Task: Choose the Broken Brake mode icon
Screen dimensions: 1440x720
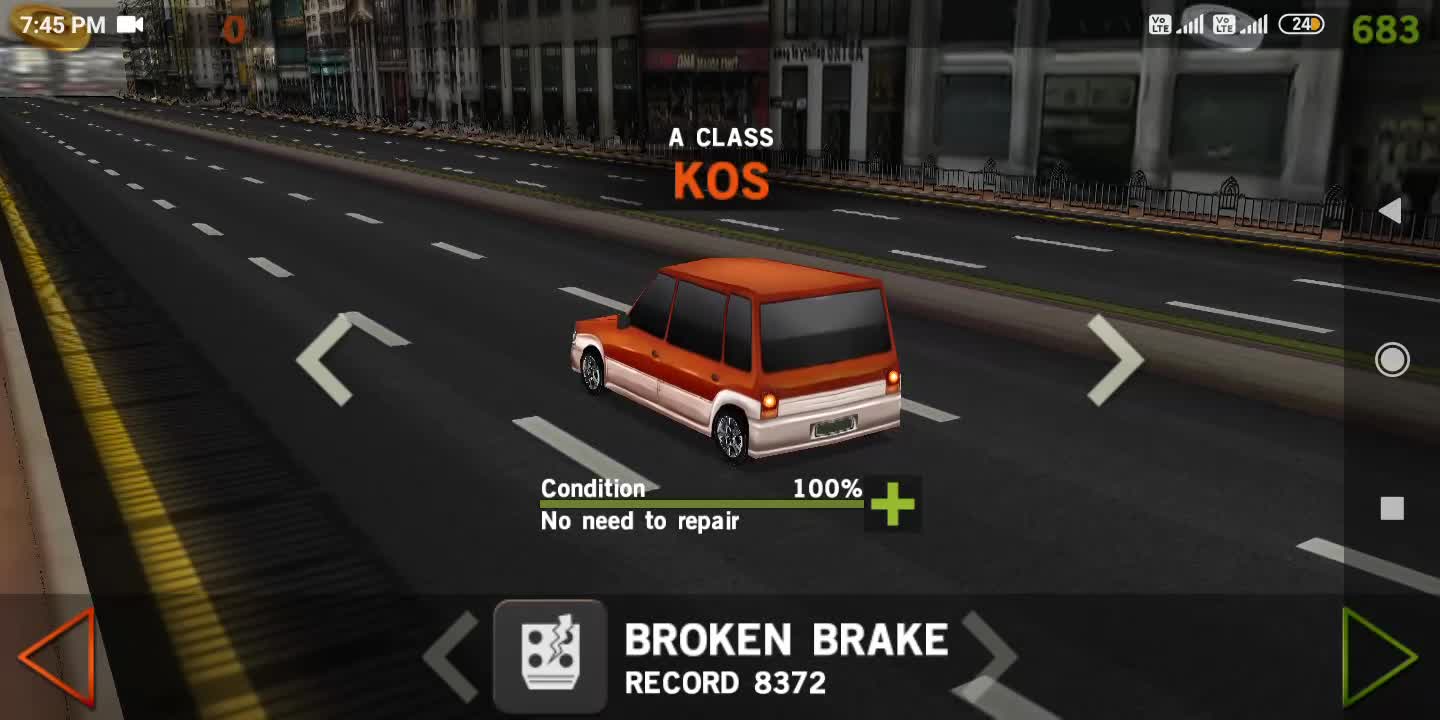Action: tap(550, 656)
